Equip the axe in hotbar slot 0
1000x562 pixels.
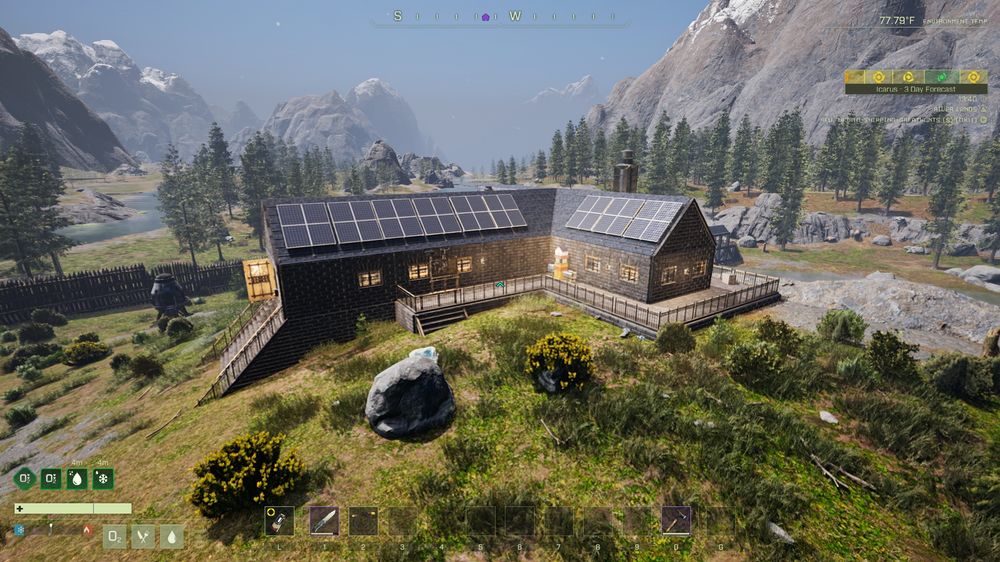point(676,520)
